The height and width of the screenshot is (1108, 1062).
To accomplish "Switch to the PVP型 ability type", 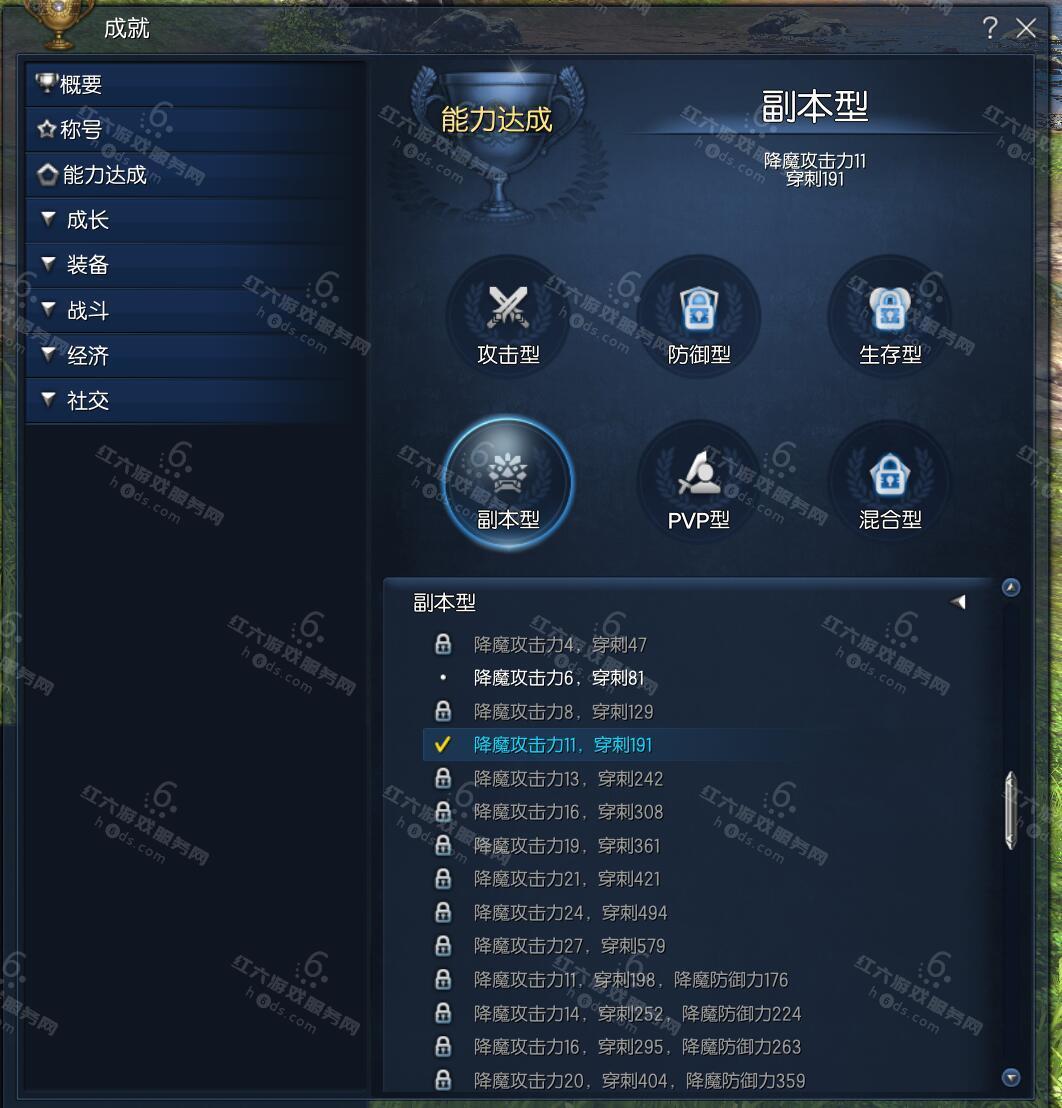I will [699, 482].
